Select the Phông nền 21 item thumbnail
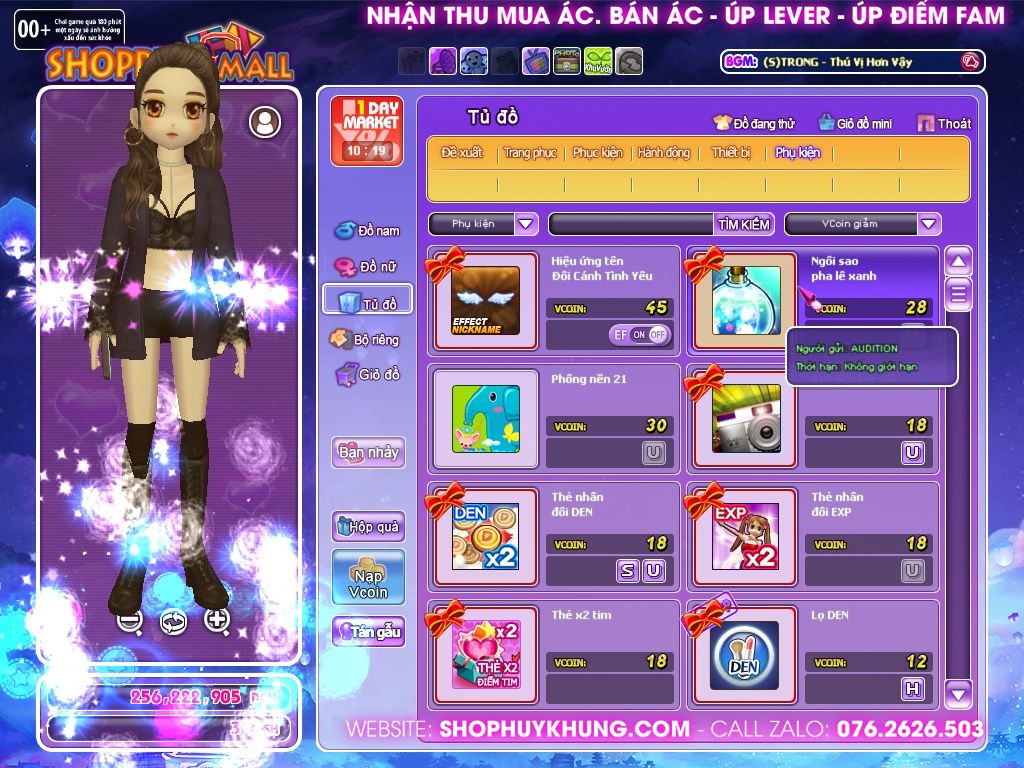The image size is (1024, 768). pyautogui.click(x=486, y=419)
